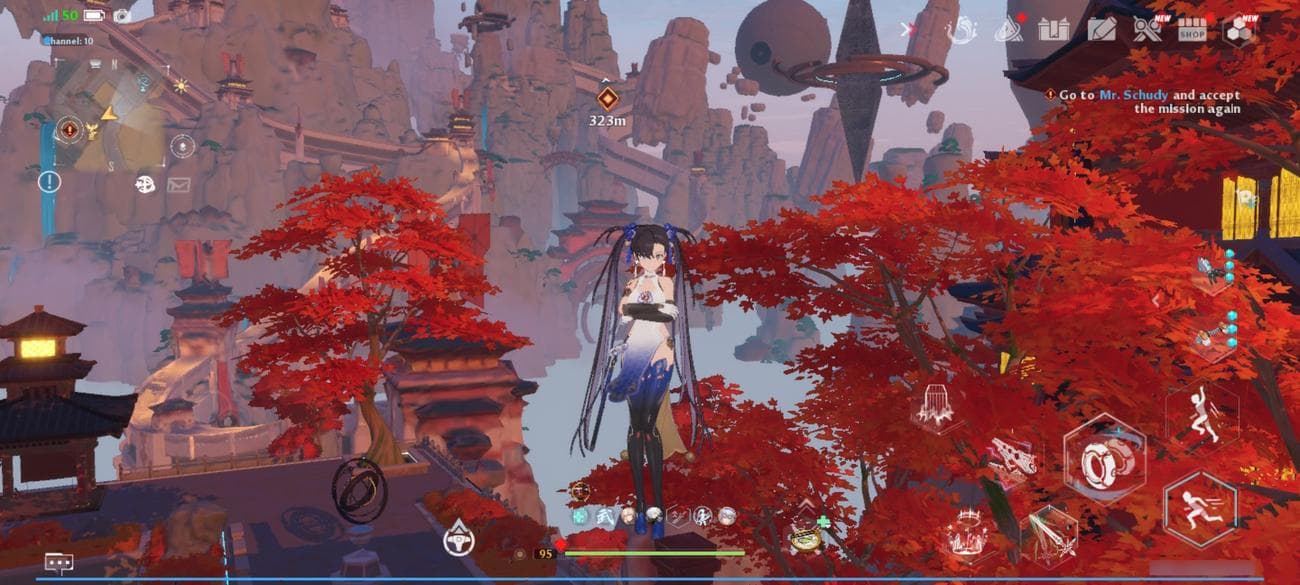This screenshot has height=585, width=1300.
Task: Open the chat bubble button
Action: [58, 562]
